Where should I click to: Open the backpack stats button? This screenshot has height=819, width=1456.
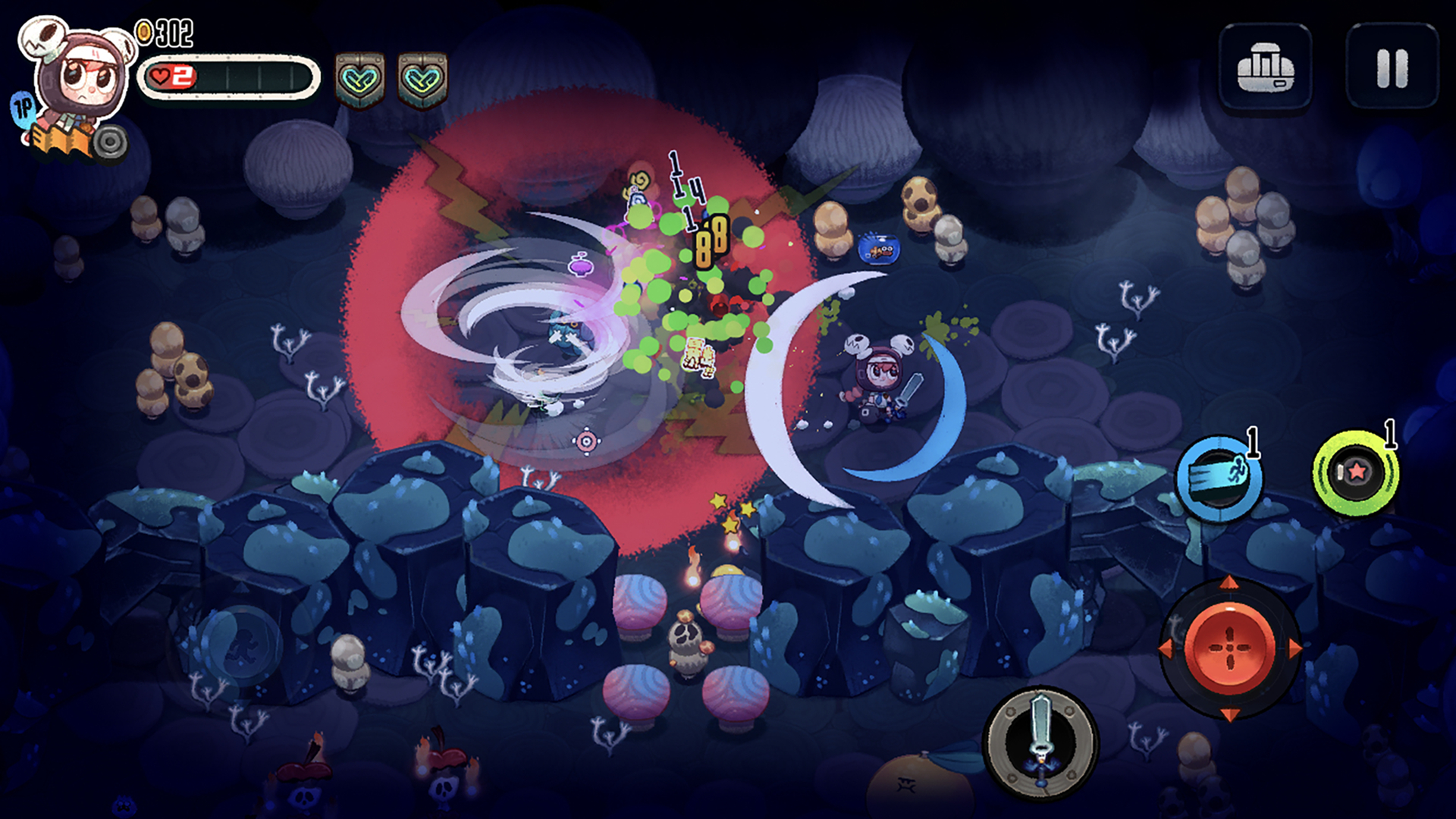click(1265, 67)
